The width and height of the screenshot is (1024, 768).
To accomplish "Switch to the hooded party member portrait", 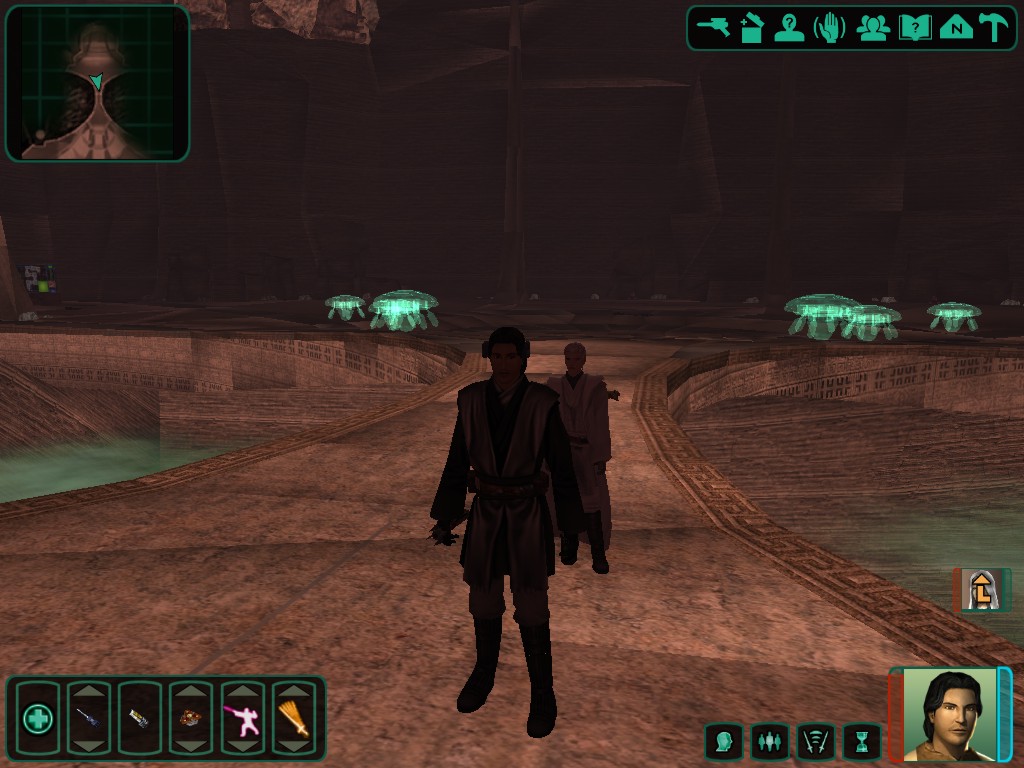I will [977, 590].
